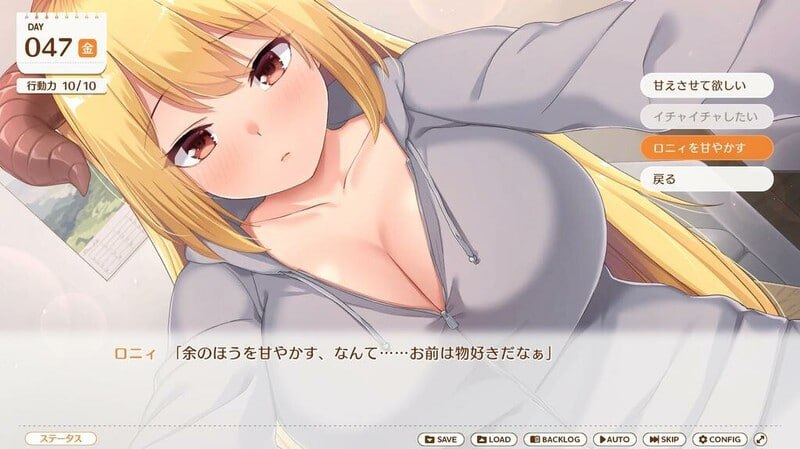Choose 戻る to go back
The height and width of the screenshot is (449, 800).
point(706,179)
